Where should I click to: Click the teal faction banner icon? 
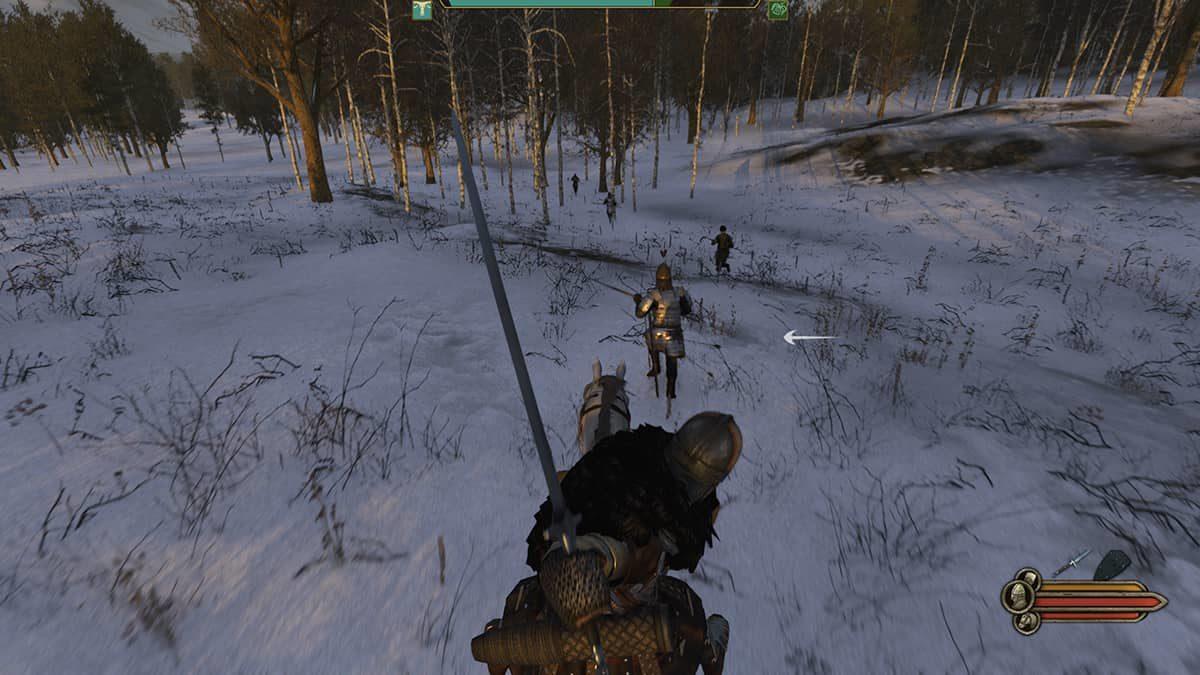point(422,10)
